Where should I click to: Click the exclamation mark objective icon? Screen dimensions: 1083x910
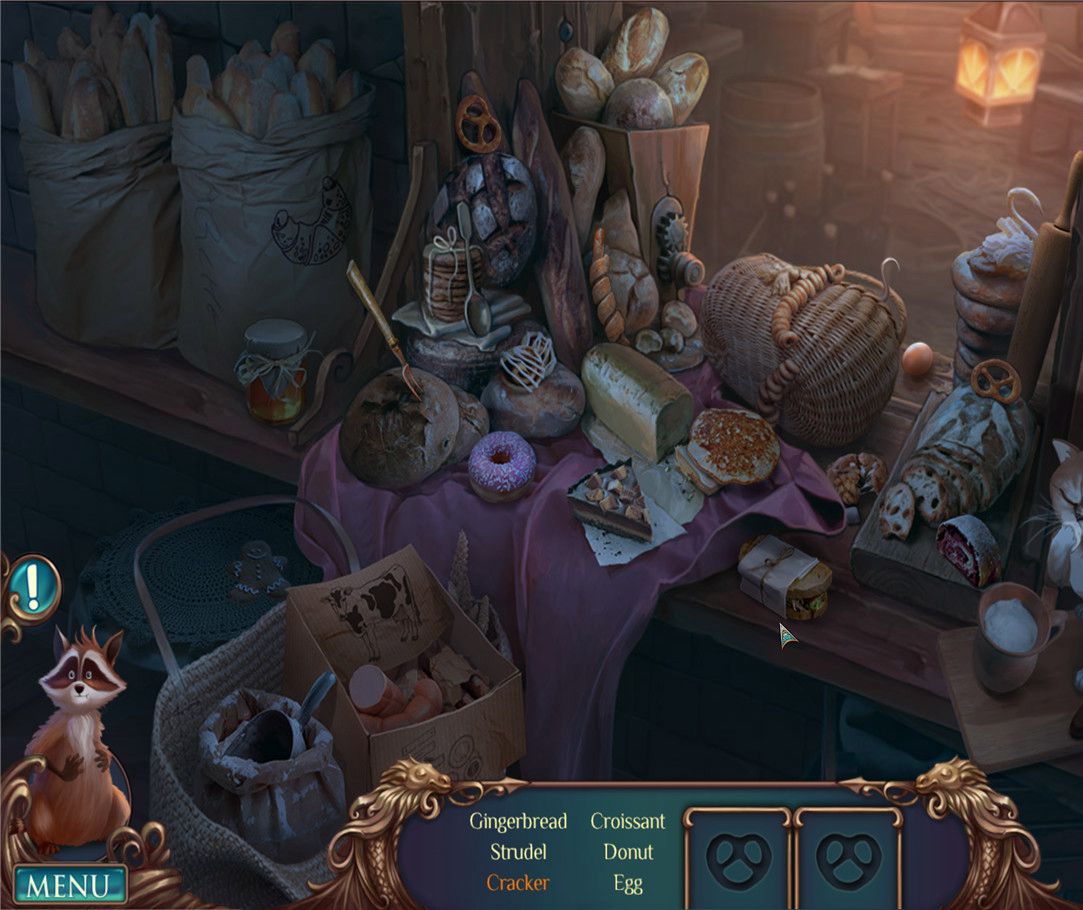click(x=32, y=589)
